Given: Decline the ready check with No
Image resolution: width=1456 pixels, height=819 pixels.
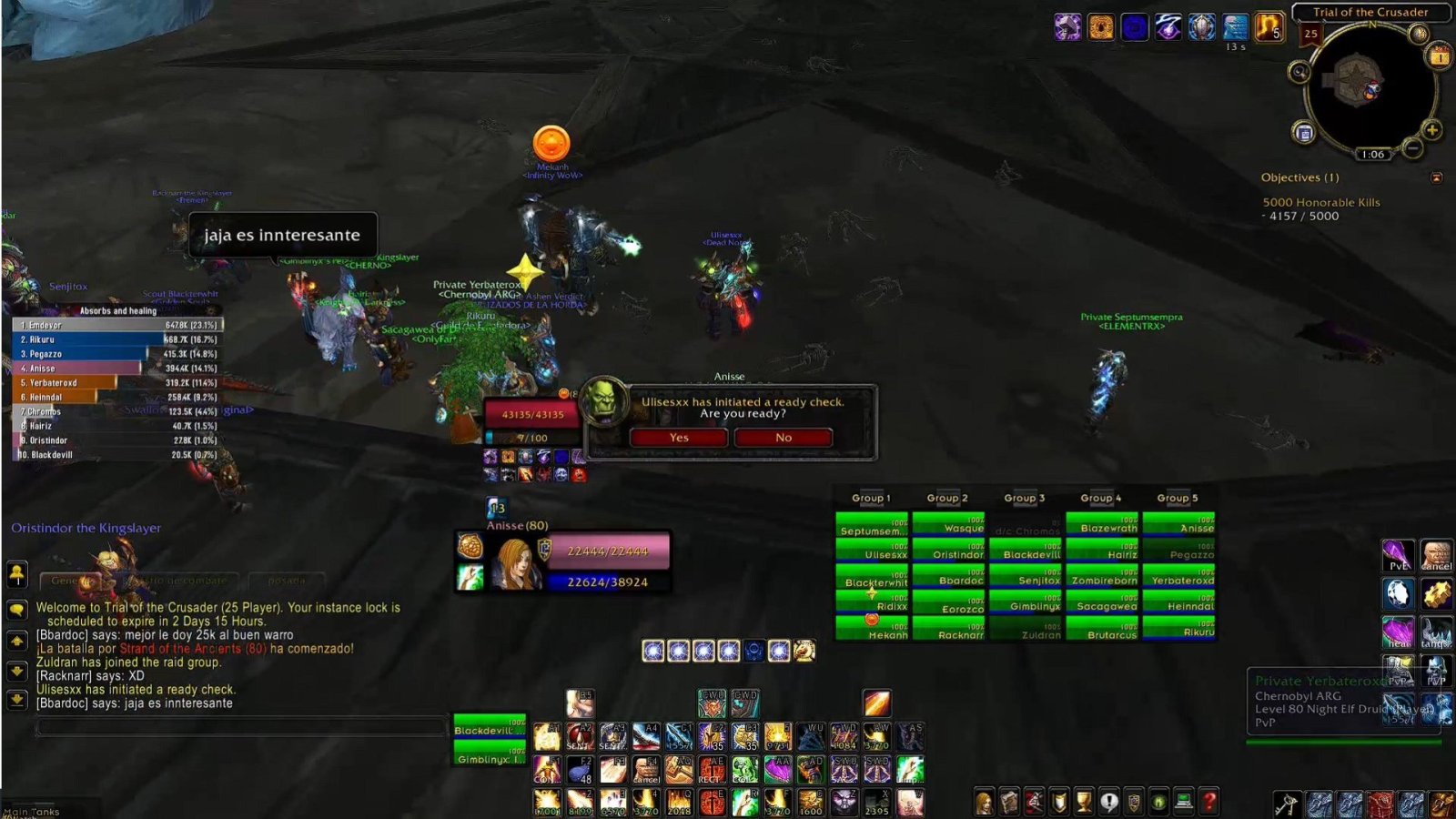Looking at the screenshot, I should (784, 438).
